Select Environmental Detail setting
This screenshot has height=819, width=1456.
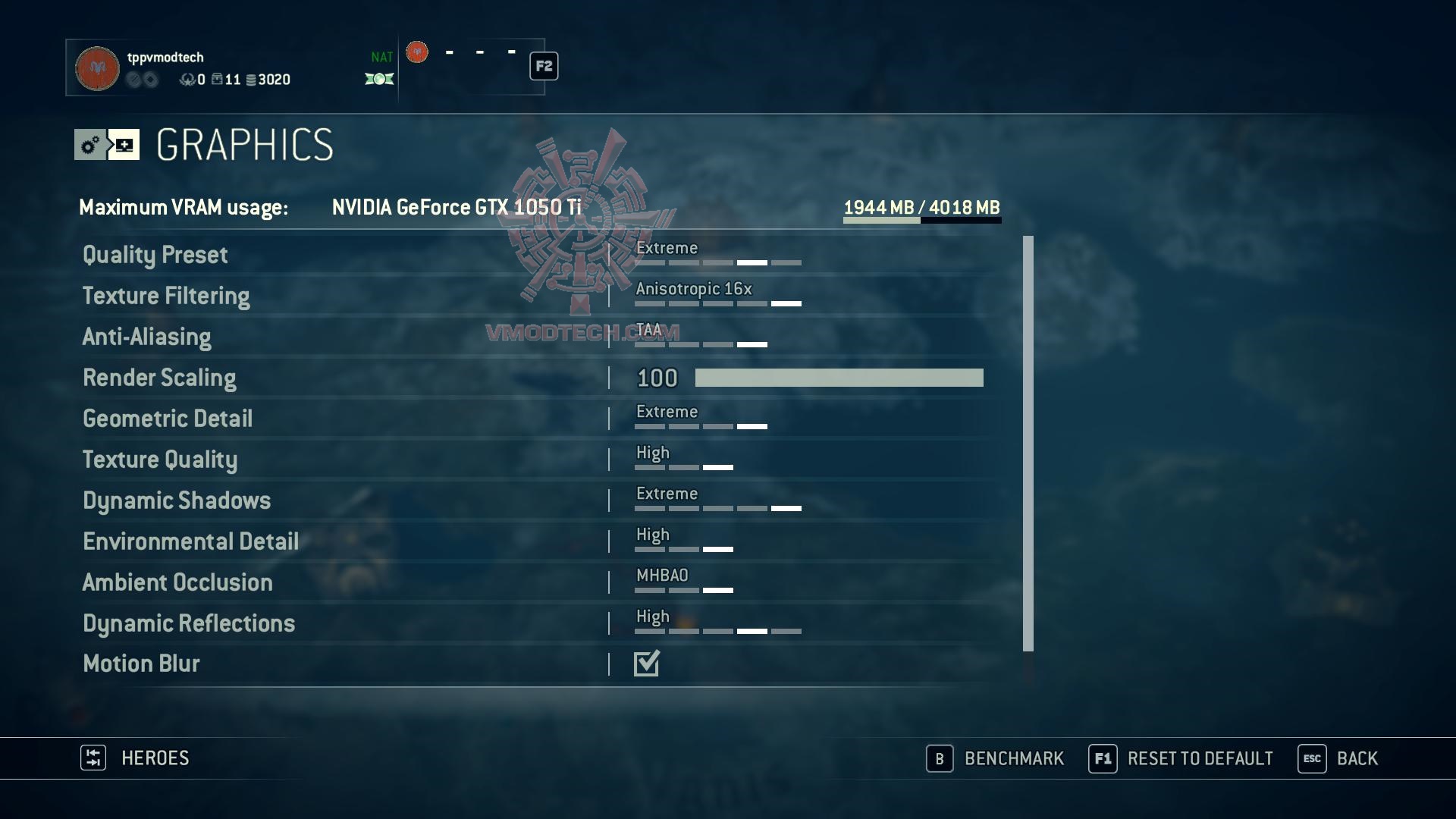point(190,541)
